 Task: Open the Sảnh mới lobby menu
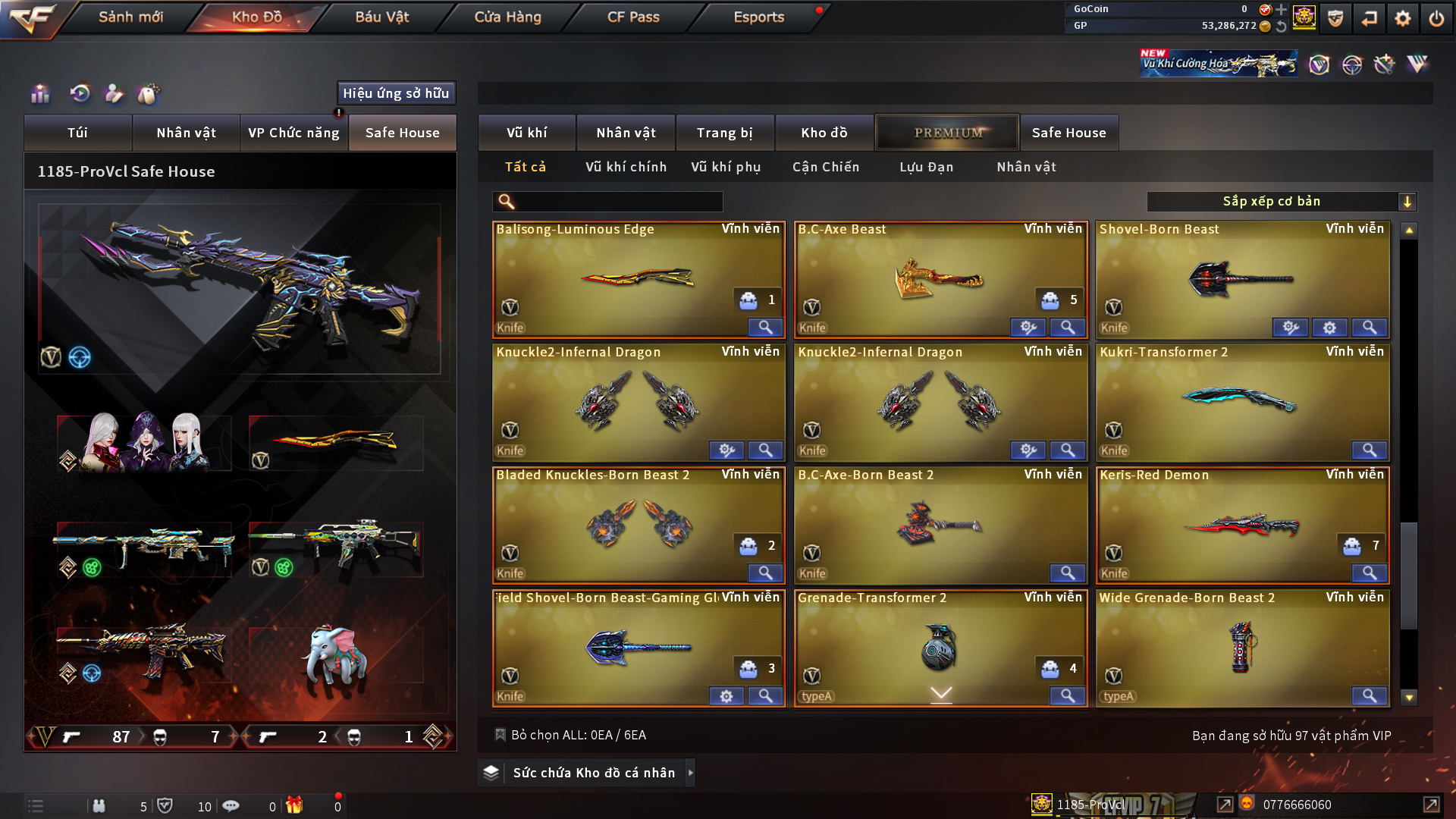pos(130,17)
